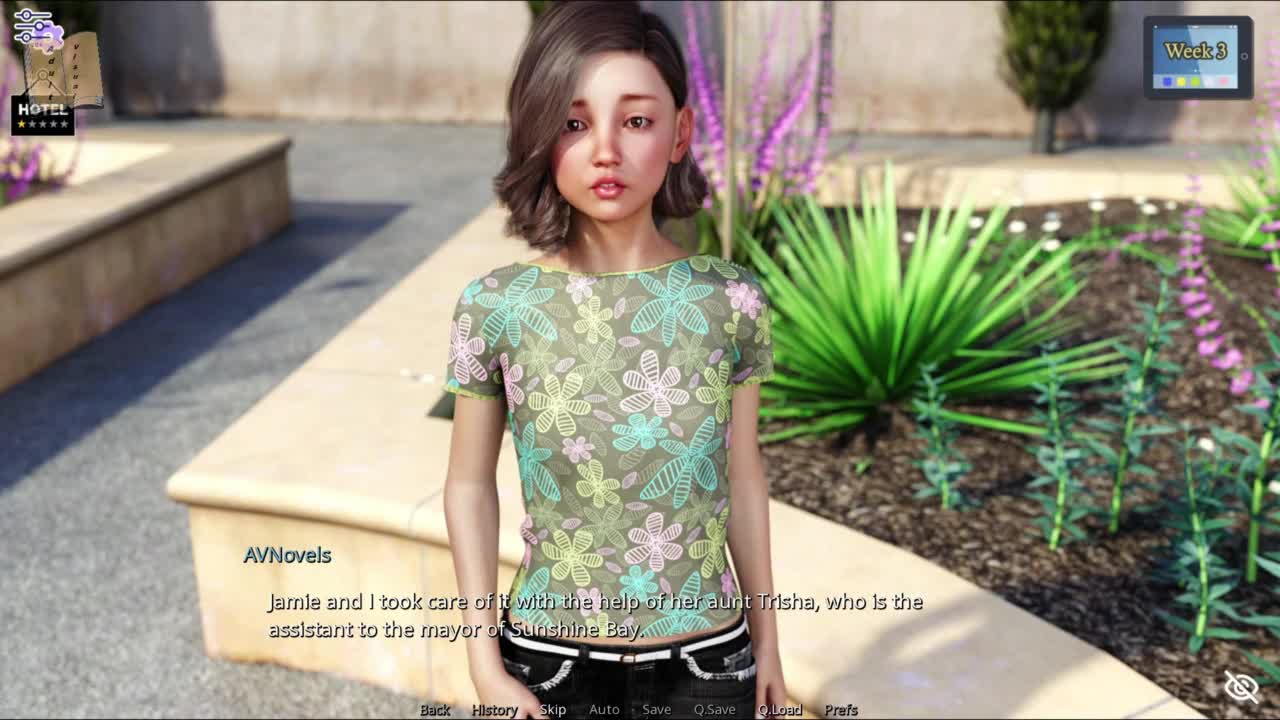The image size is (1280, 720).
Task: Open the dialogue History log
Action: pyautogui.click(x=494, y=709)
